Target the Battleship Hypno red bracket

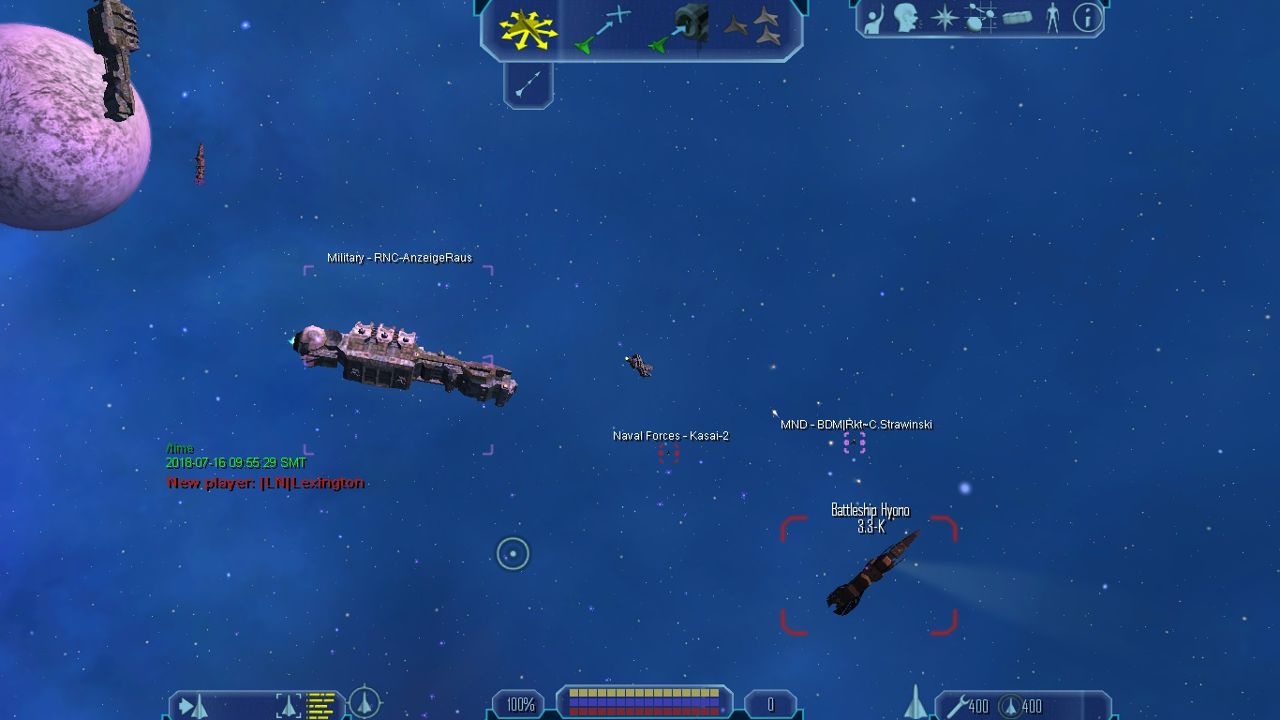click(x=868, y=576)
